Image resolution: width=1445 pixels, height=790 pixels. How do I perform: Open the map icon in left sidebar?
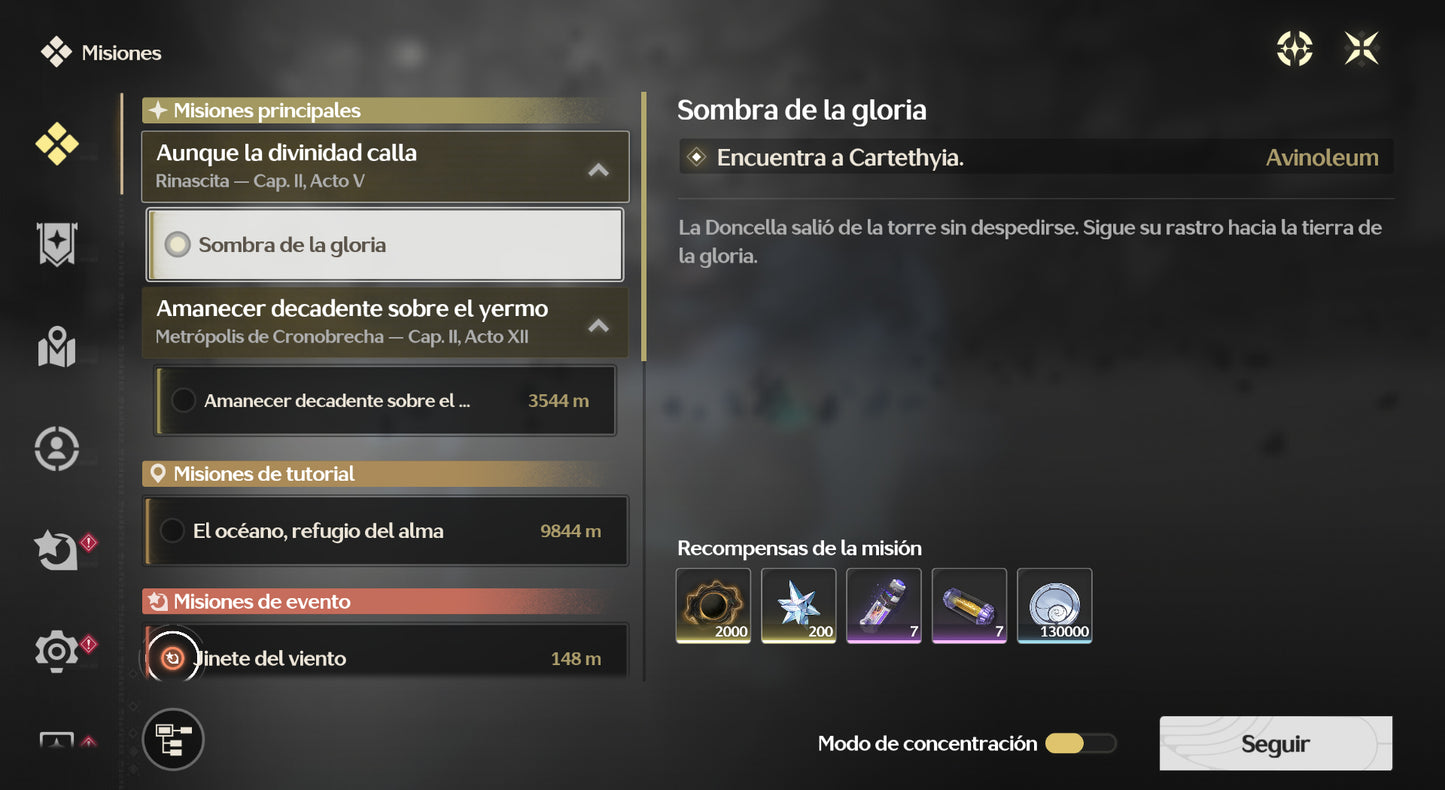pos(57,348)
